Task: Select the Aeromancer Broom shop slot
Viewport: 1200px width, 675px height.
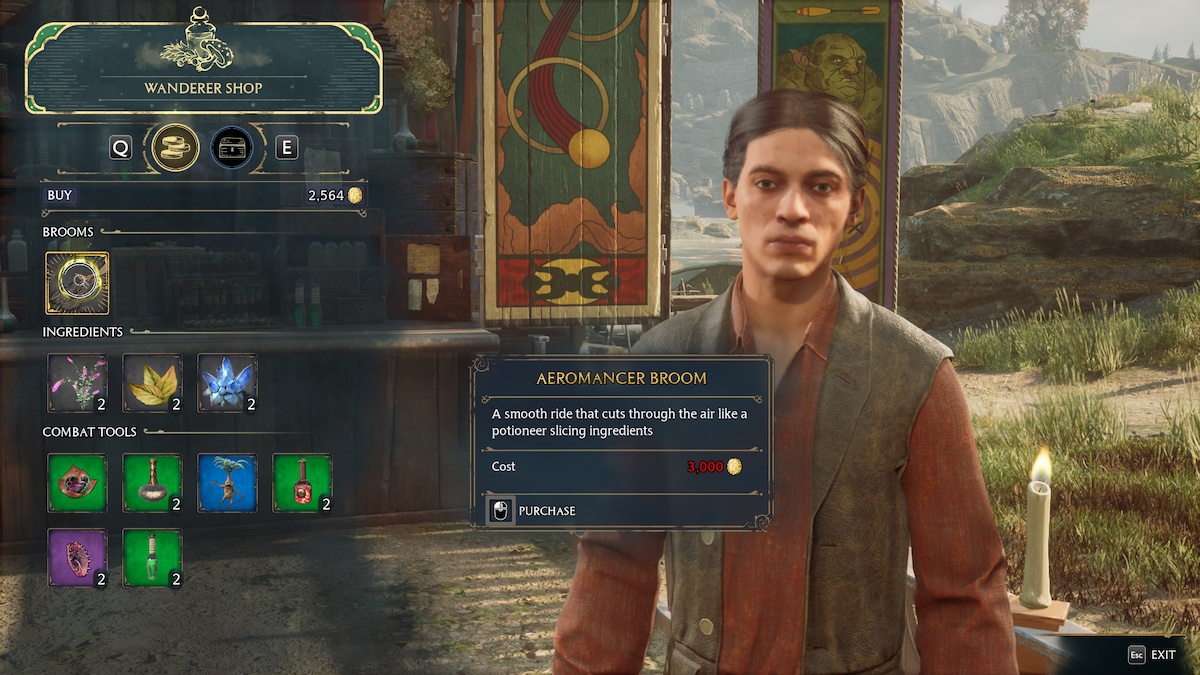Action: click(77, 283)
